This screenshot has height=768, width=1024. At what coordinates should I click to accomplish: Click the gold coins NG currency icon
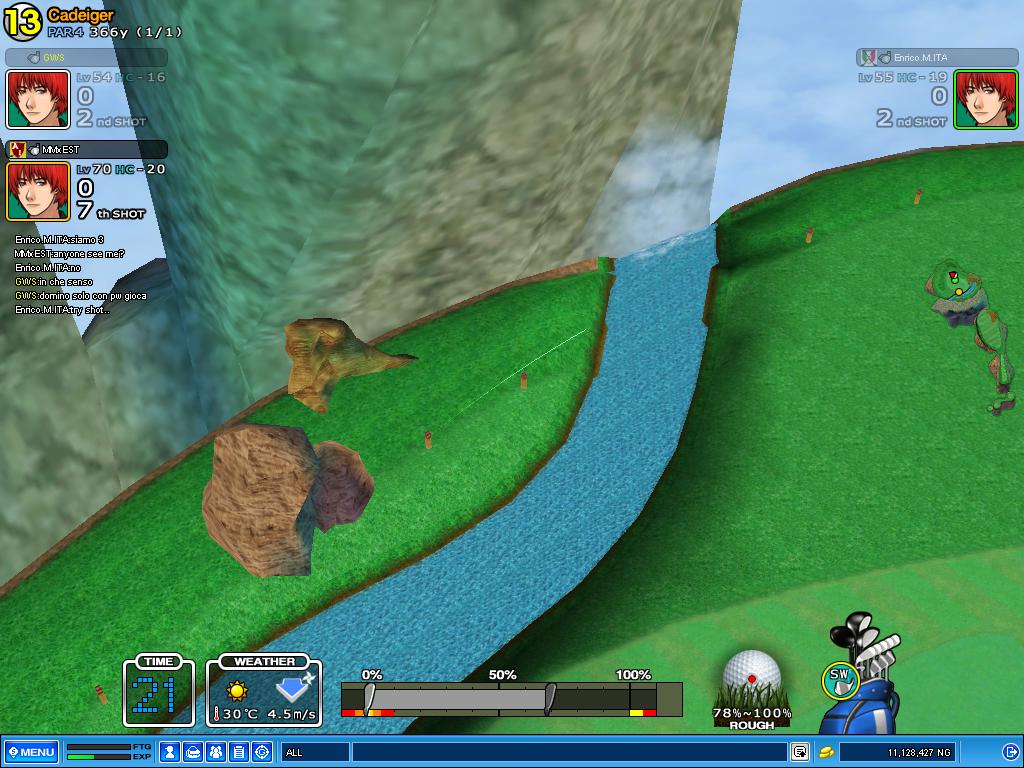pyautogui.click(x=827, y=752)
